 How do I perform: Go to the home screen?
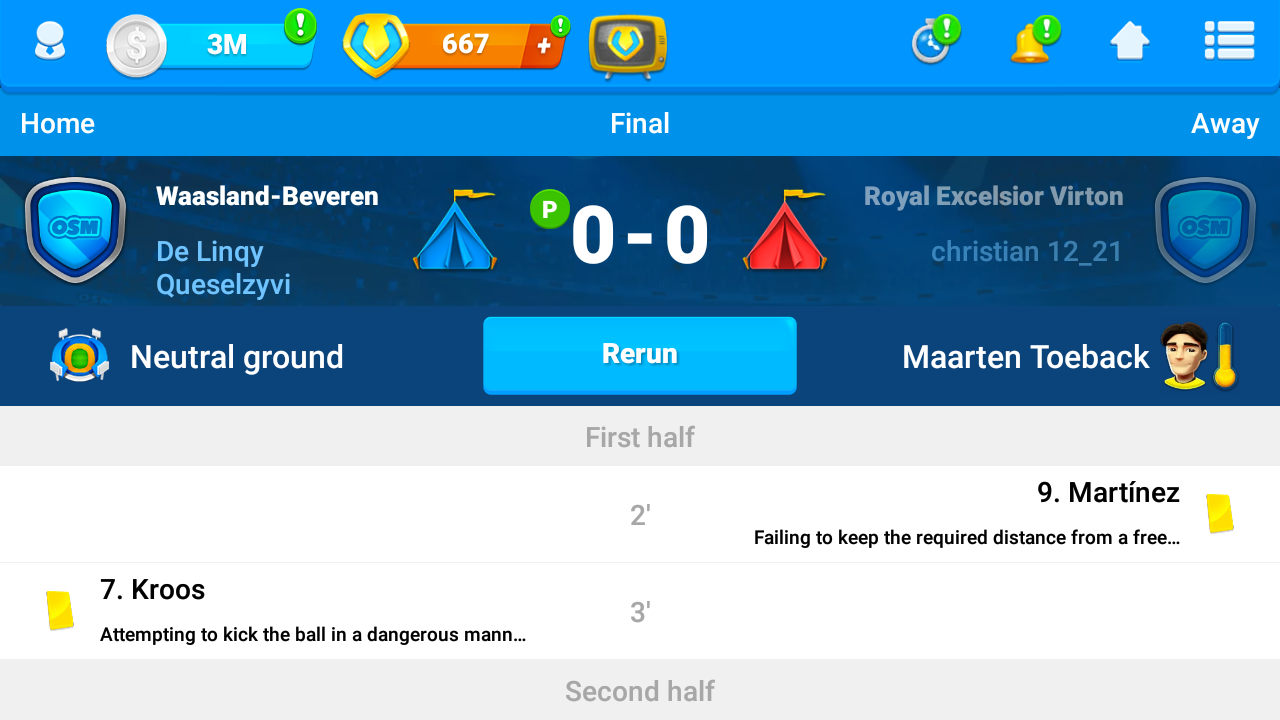click(1129, 42)
